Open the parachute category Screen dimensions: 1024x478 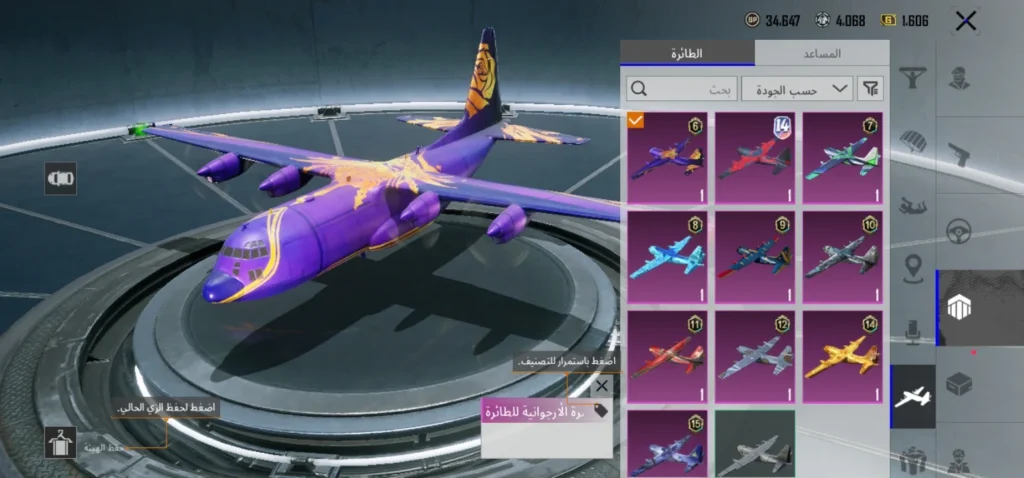coord(912,142)
